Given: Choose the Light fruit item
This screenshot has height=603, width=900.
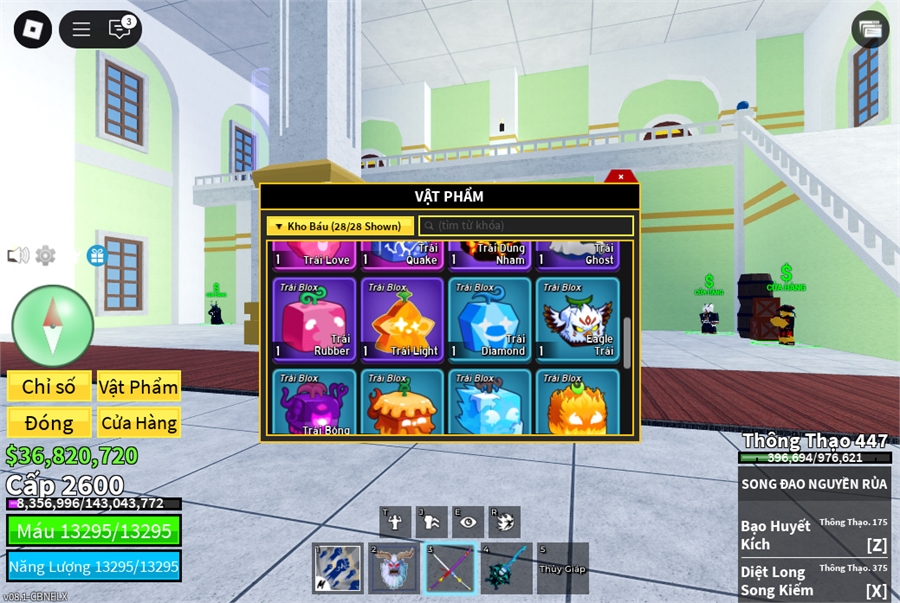Looking at the screenshot, I should click(x=402, y=319).
